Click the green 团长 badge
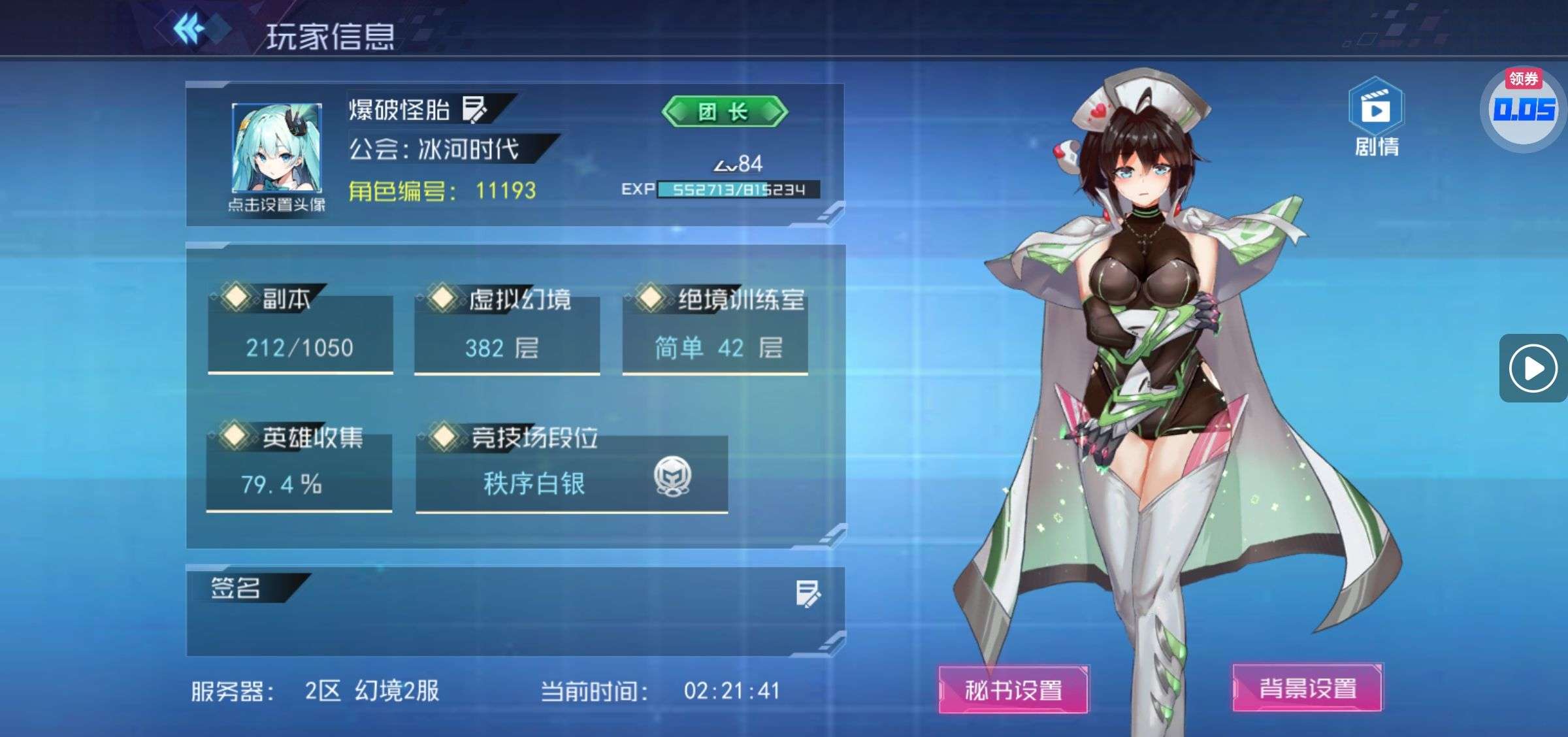 (724, 112)
